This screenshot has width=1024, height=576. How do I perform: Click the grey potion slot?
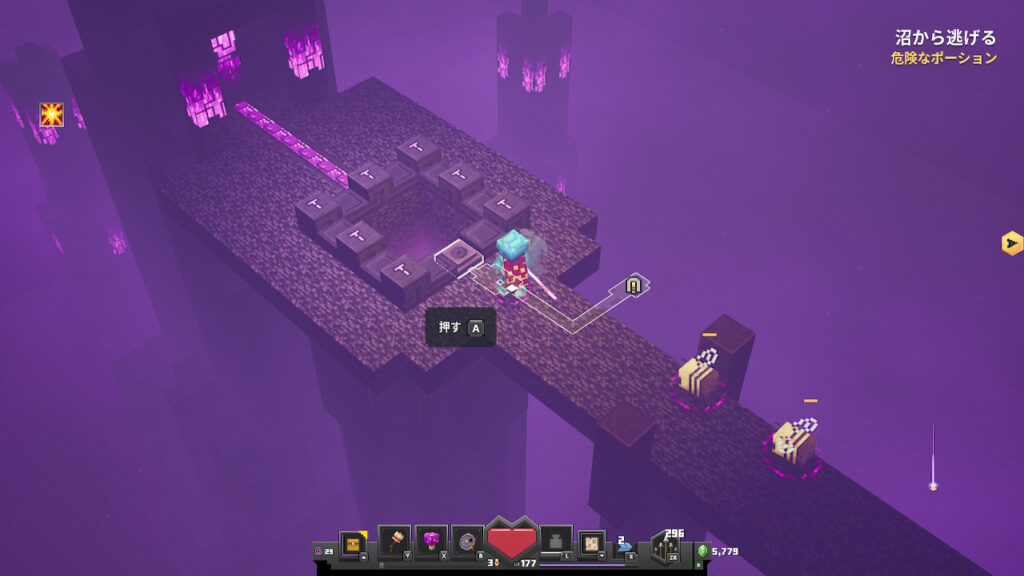[x=556, y=541]
